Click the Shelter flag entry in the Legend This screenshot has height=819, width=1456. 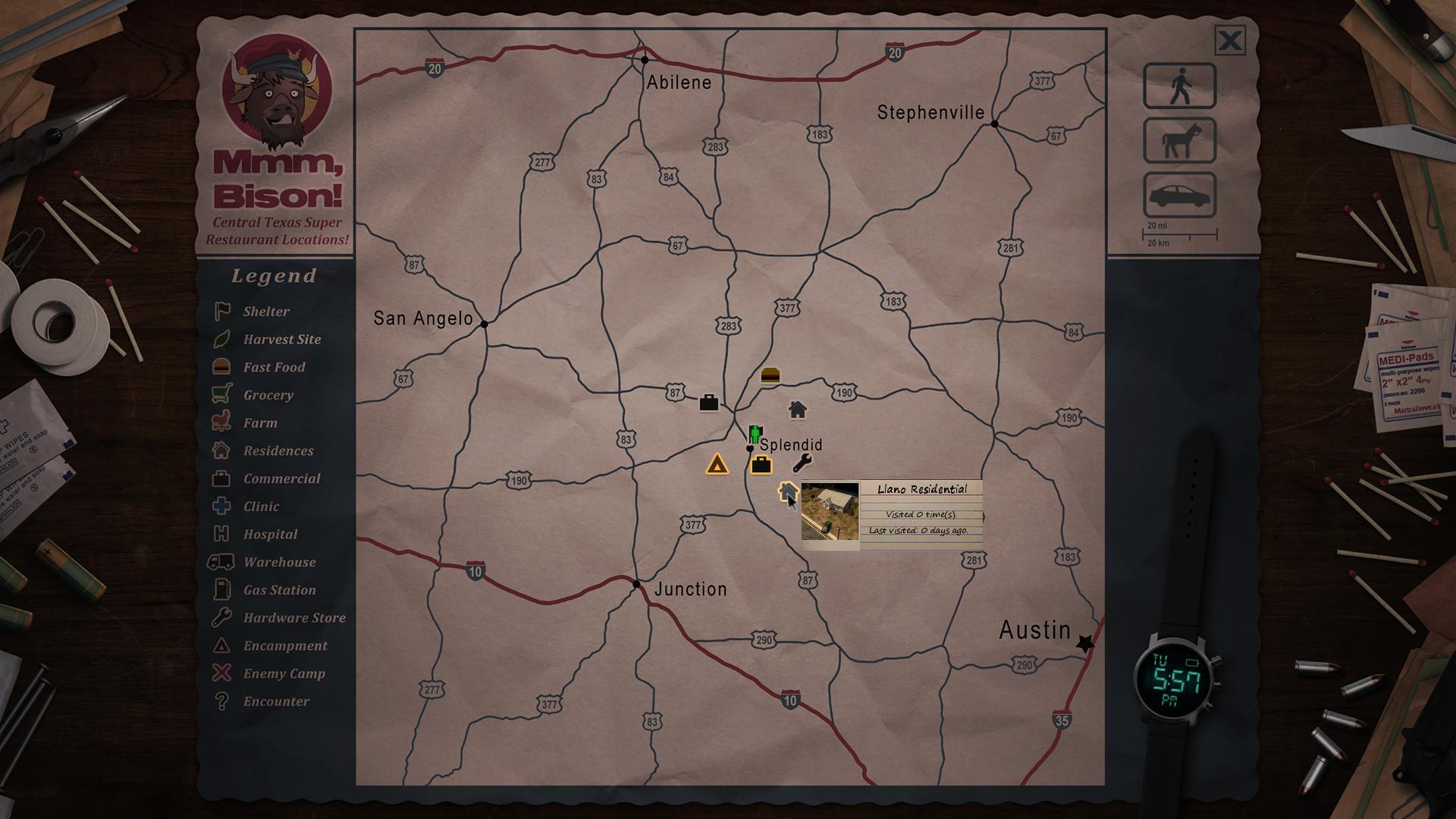pos(265,311)
